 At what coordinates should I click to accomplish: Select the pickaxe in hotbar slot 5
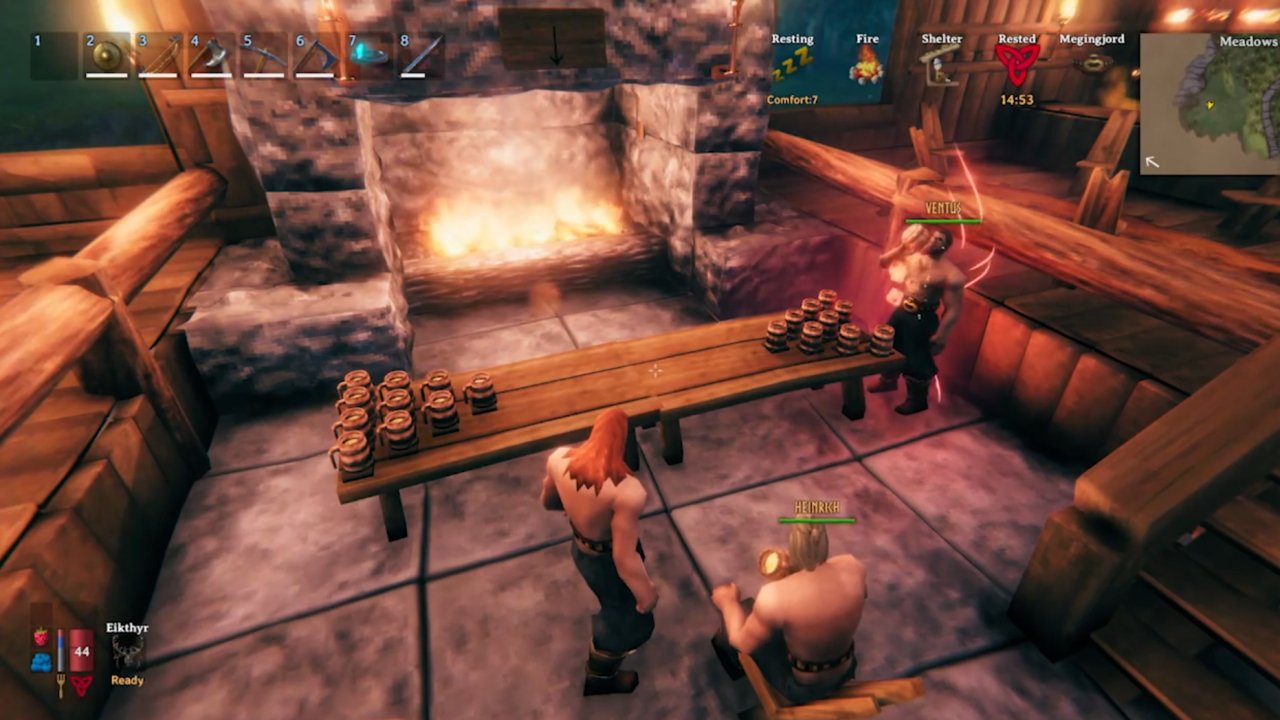point(263,56)
